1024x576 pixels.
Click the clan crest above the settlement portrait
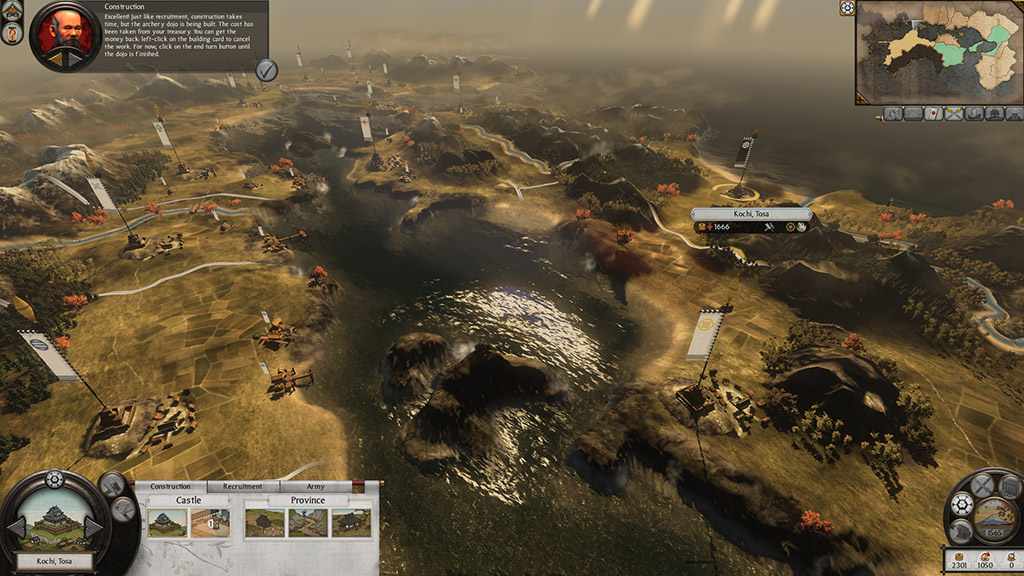[54, 480]
